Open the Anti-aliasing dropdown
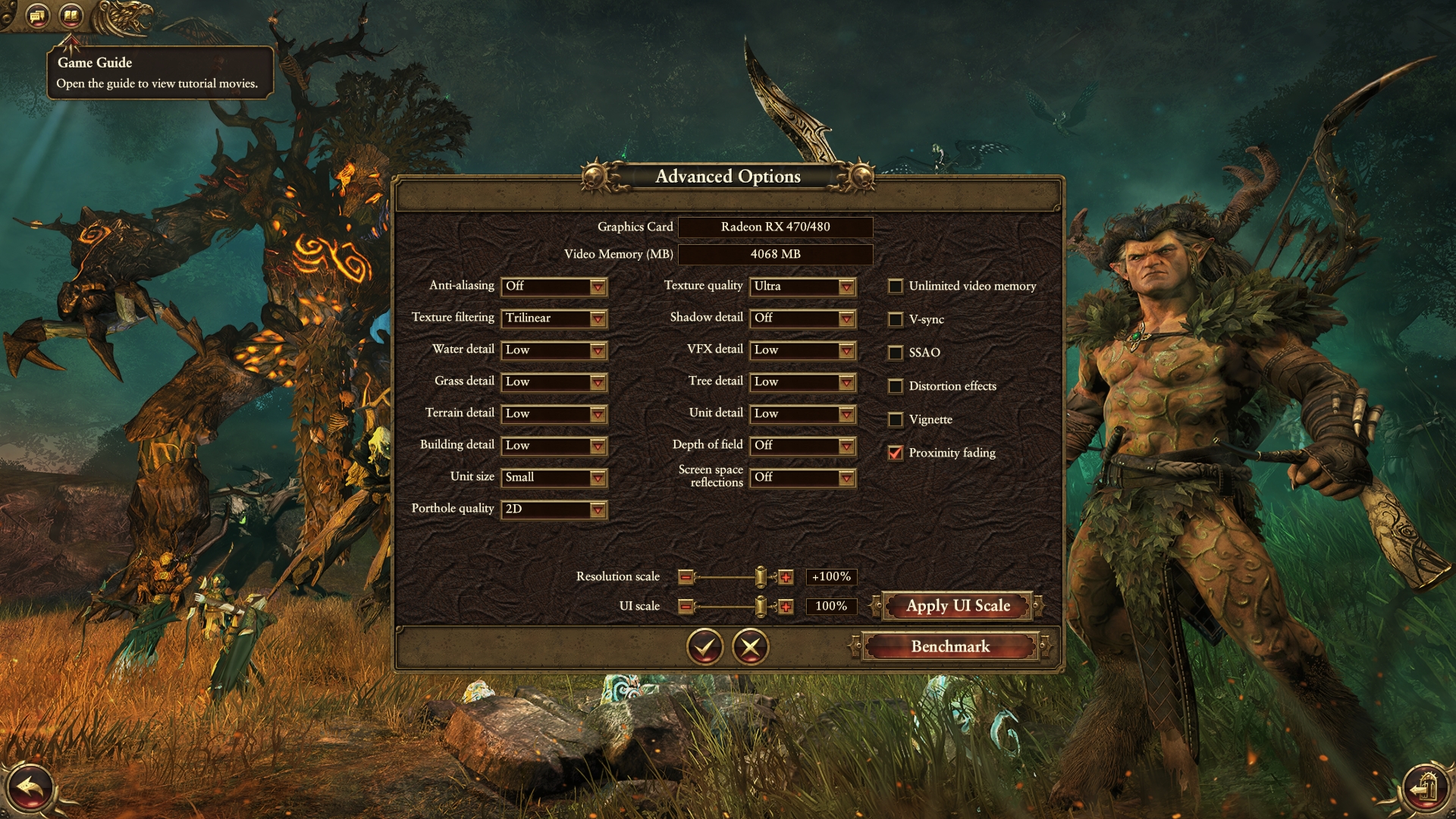1456x819 pixels. click(x=554, y=287)
